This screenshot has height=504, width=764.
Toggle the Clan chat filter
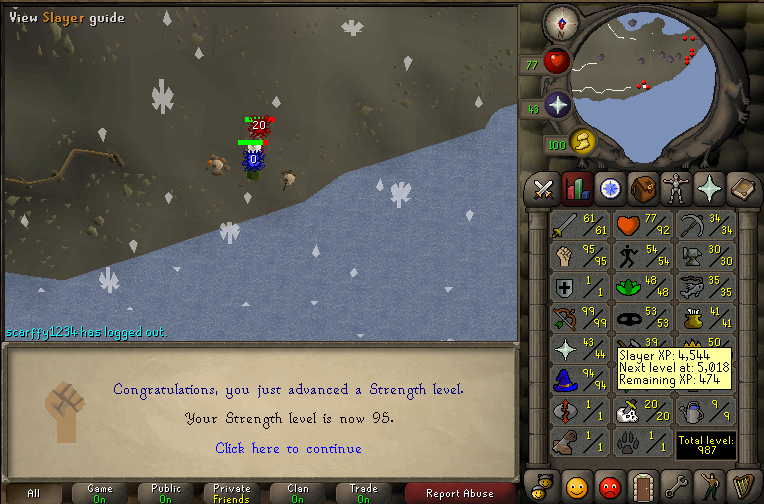point(298,493)
